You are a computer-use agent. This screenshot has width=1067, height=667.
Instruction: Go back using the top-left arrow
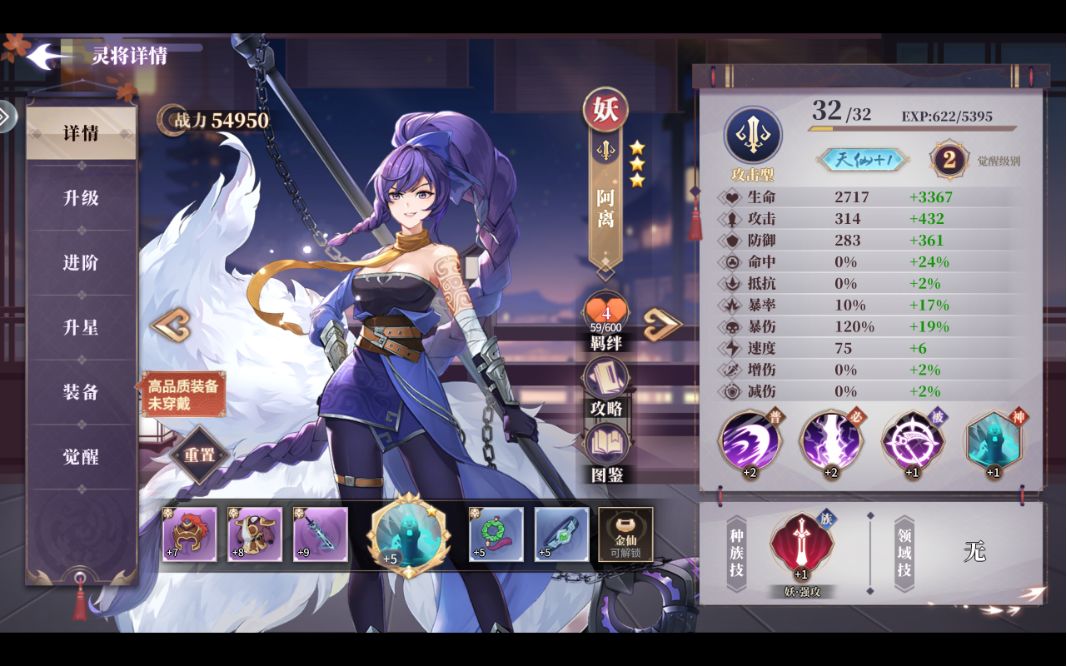click(x=45, y=56)
